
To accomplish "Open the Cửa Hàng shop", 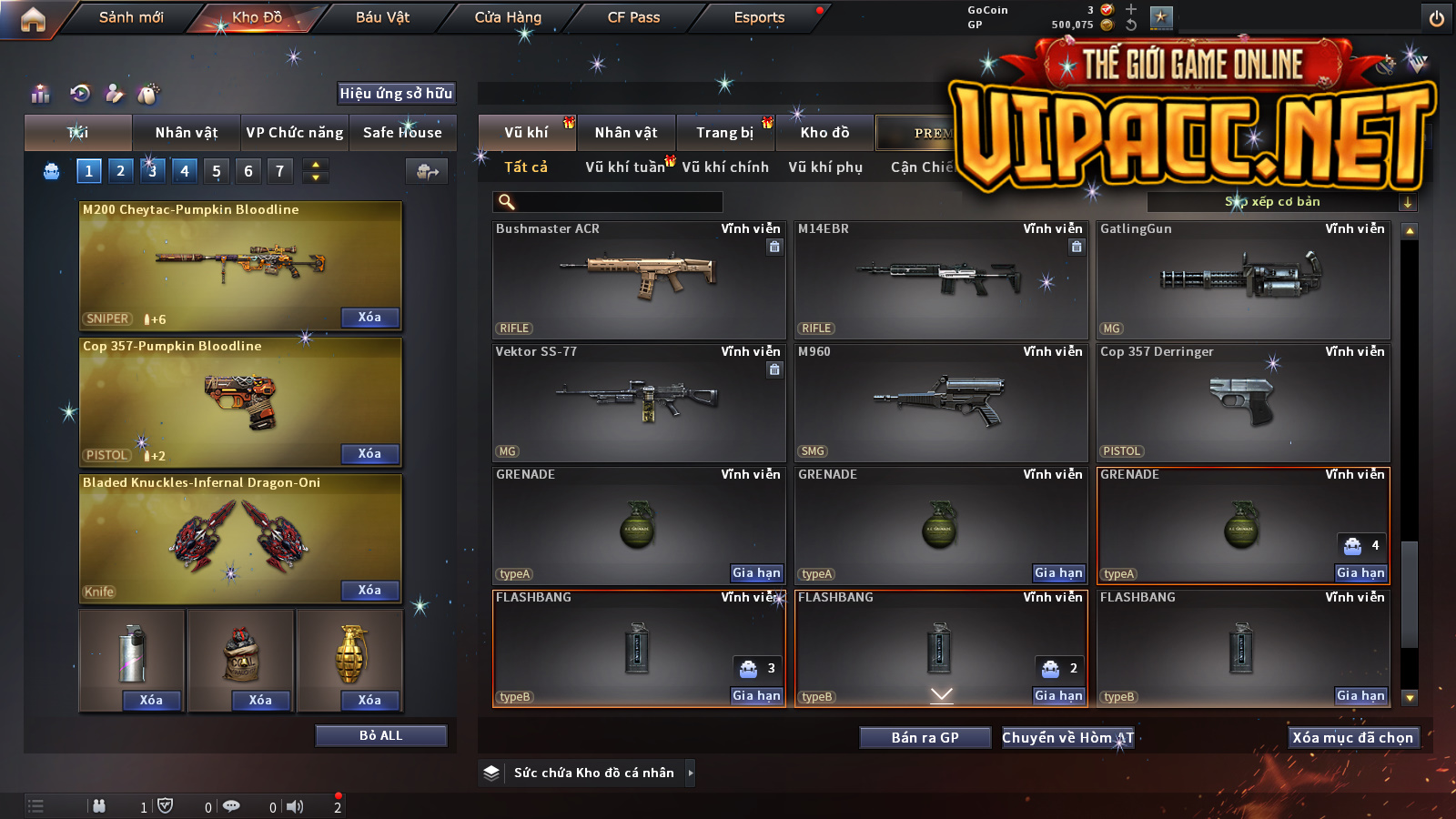I will [x=508, y=17].
